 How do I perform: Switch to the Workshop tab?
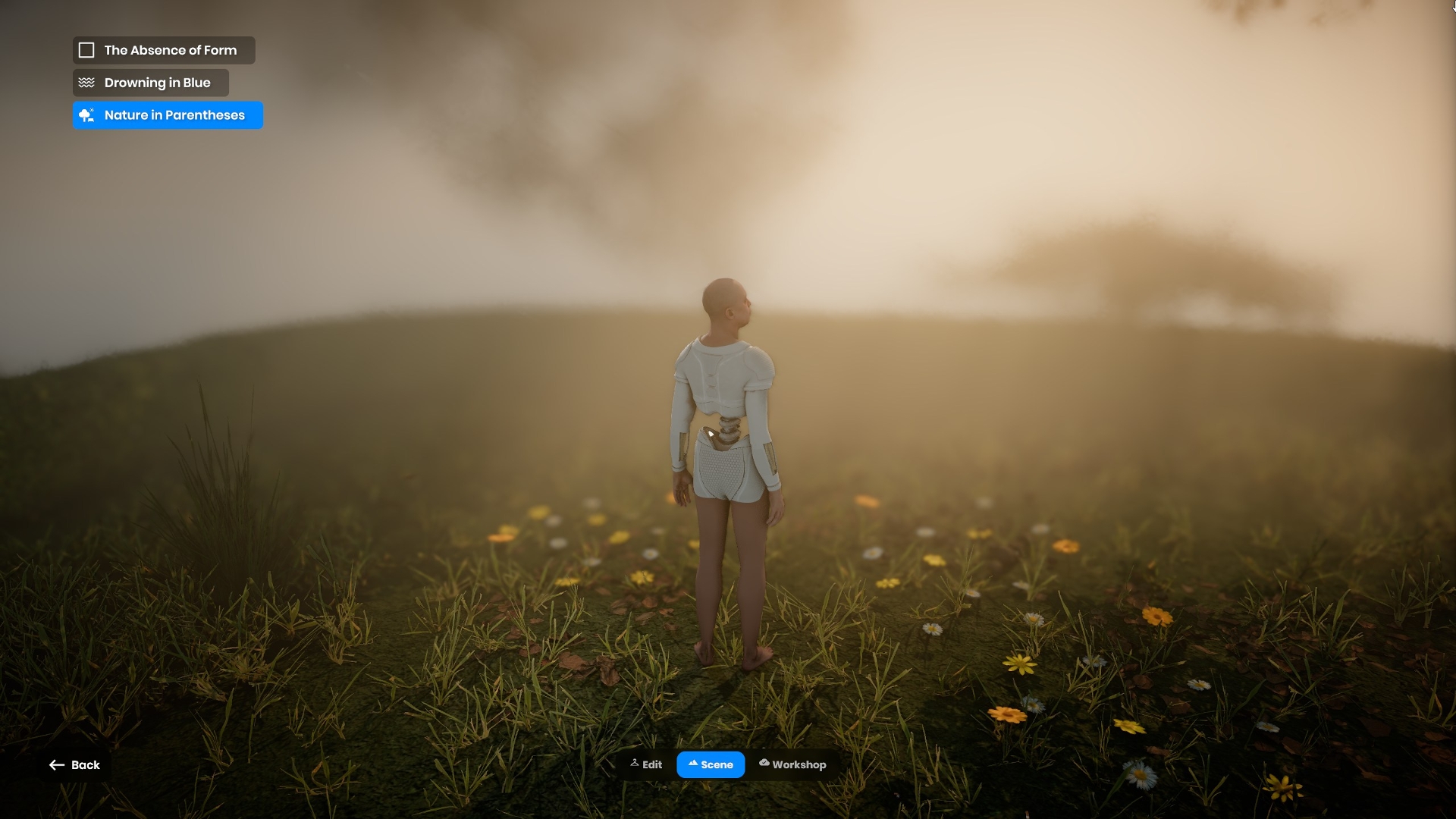(x=792, y=764)
